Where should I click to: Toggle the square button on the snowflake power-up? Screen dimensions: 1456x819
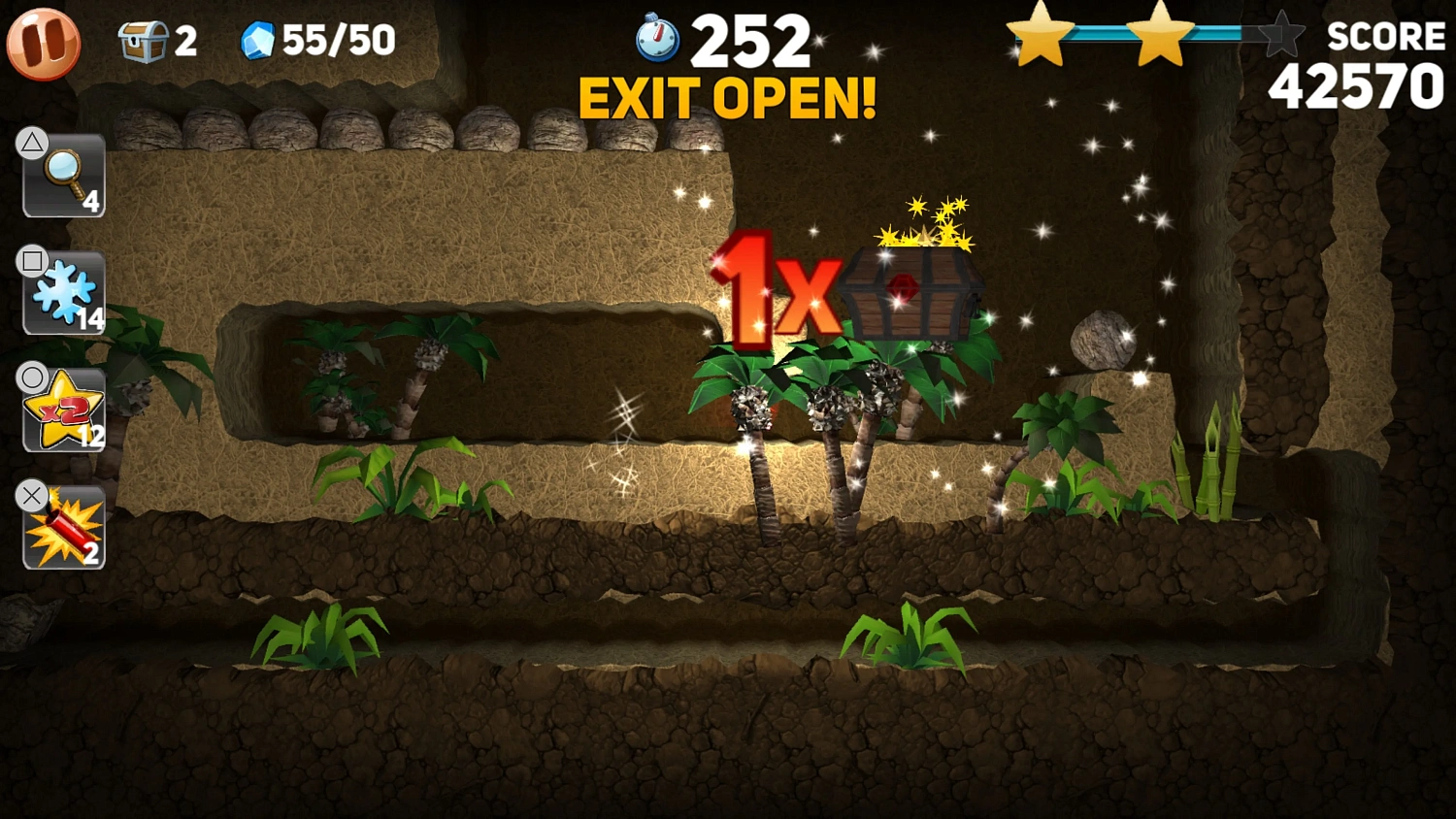click(x=32, y=259)
